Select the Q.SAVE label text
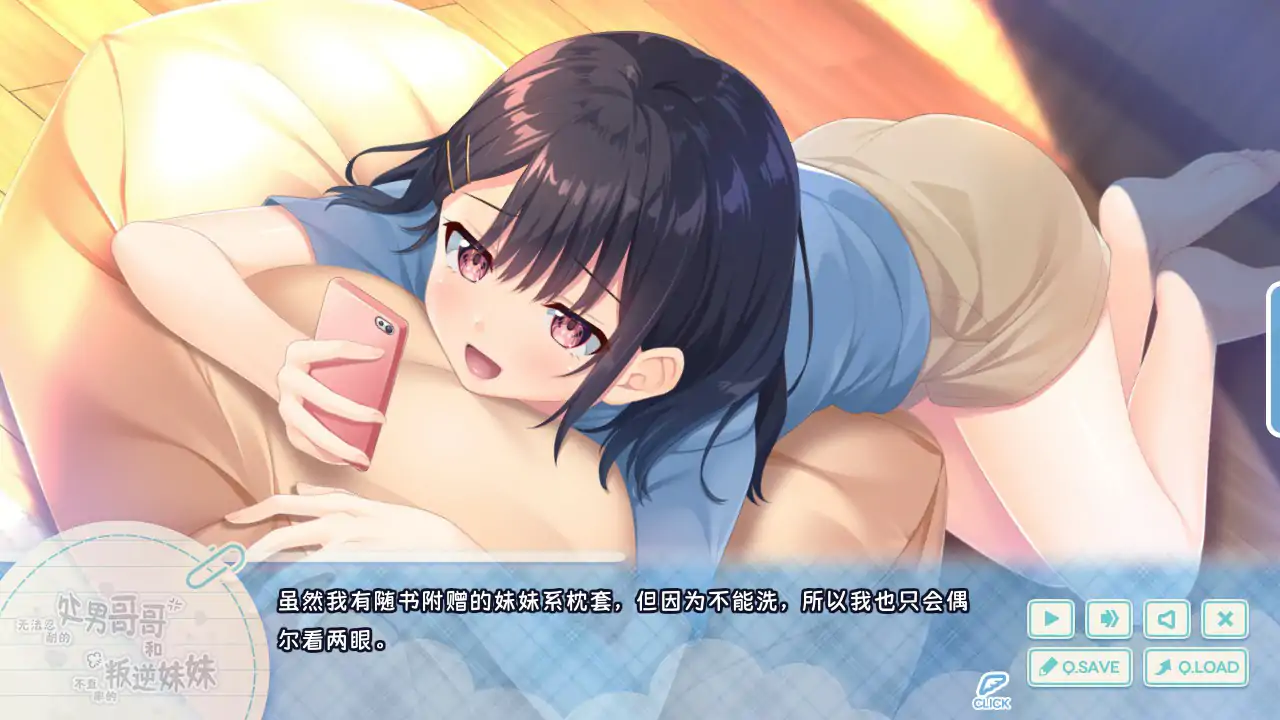Viewport: 1280px width, 720px height. pyautogui.click(x=1092, y=667)
